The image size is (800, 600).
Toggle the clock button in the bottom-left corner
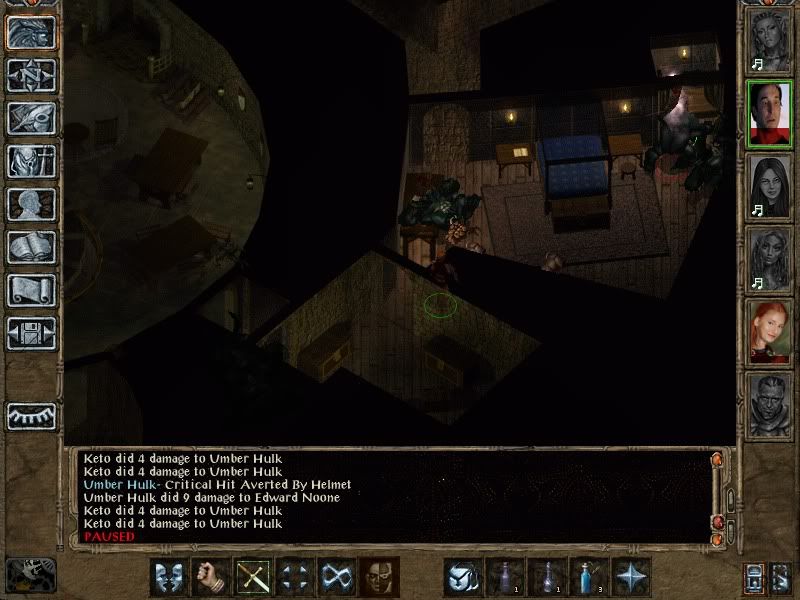click(x=28, y=575)
